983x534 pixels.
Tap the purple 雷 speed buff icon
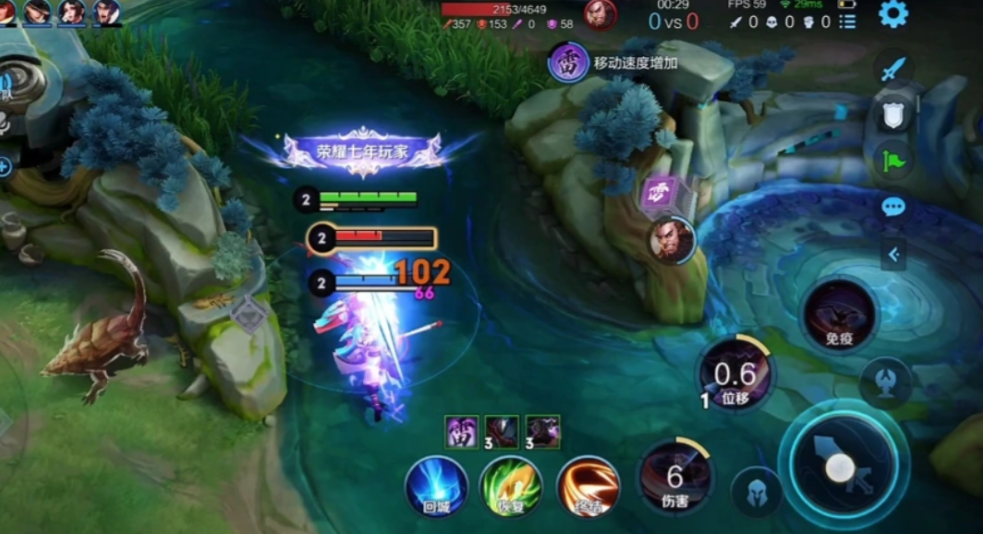[568, 62]
